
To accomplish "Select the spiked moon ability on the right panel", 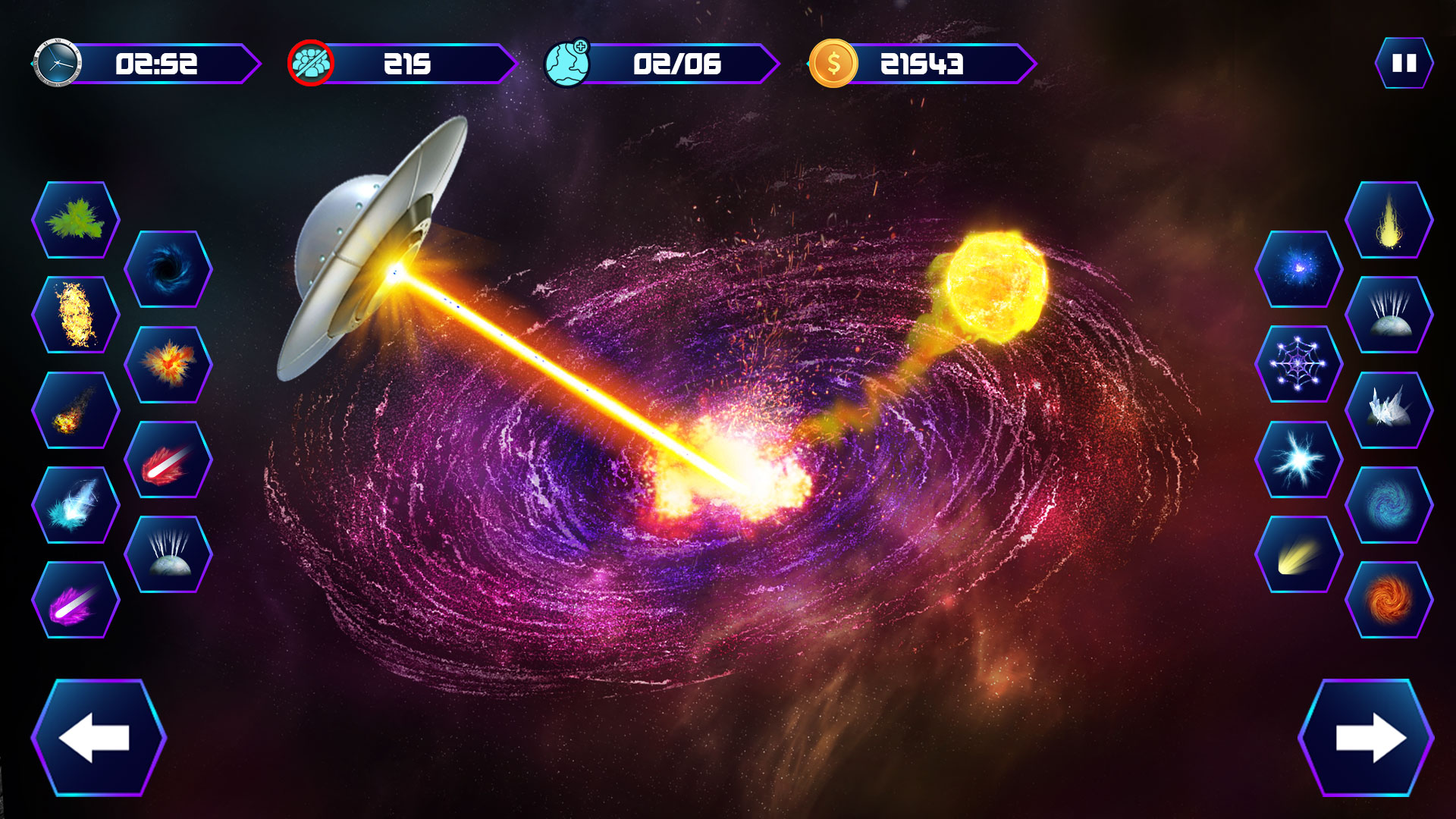I will [1388, 318].
